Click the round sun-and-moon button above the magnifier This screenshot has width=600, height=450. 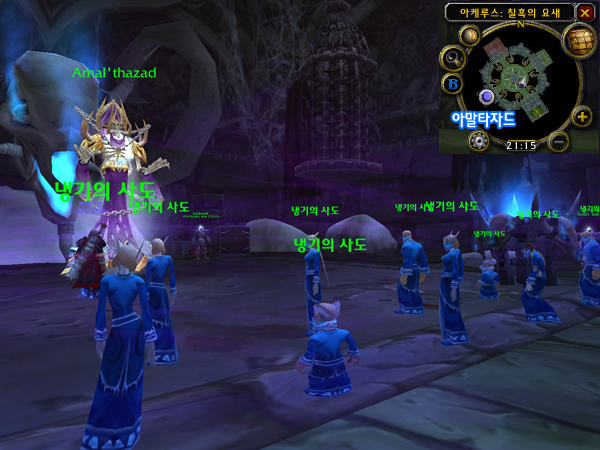tap(467, 34)
